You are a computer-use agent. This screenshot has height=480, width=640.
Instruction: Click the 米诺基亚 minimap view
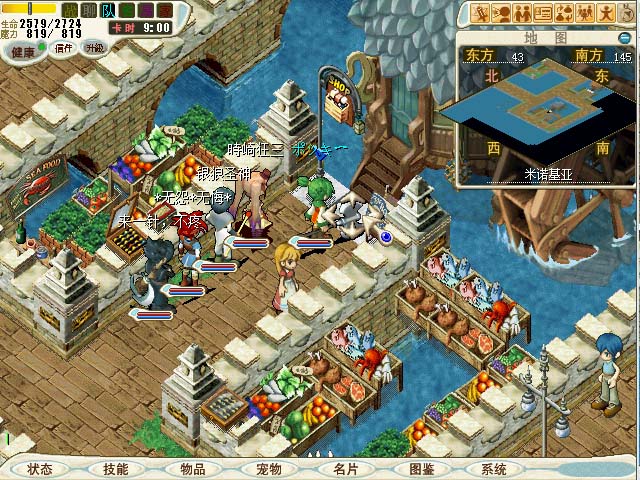pos(545,112)
